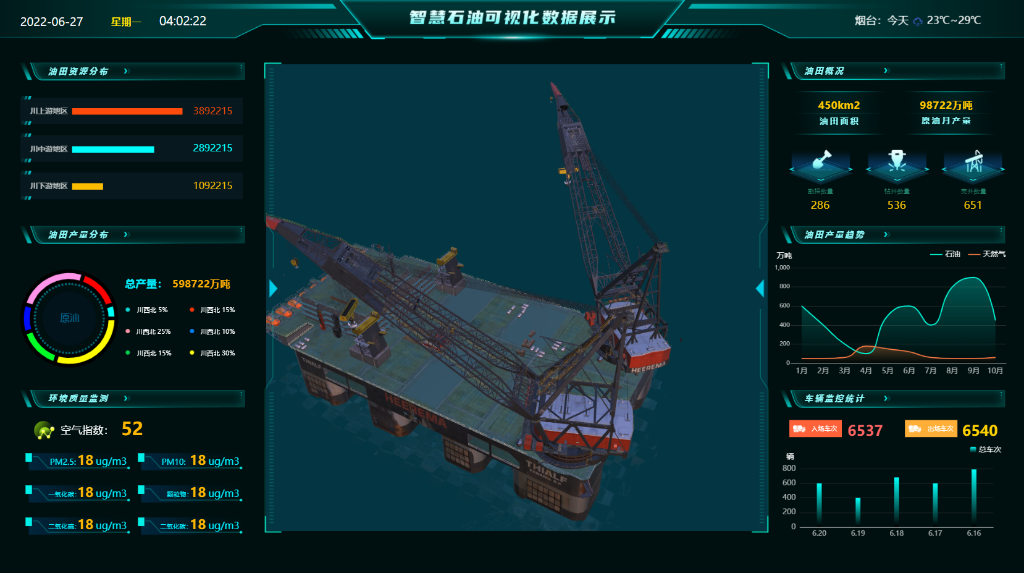
Task: Expand the 环境质量监测 panel header
Action: click(x=125, y=398)
